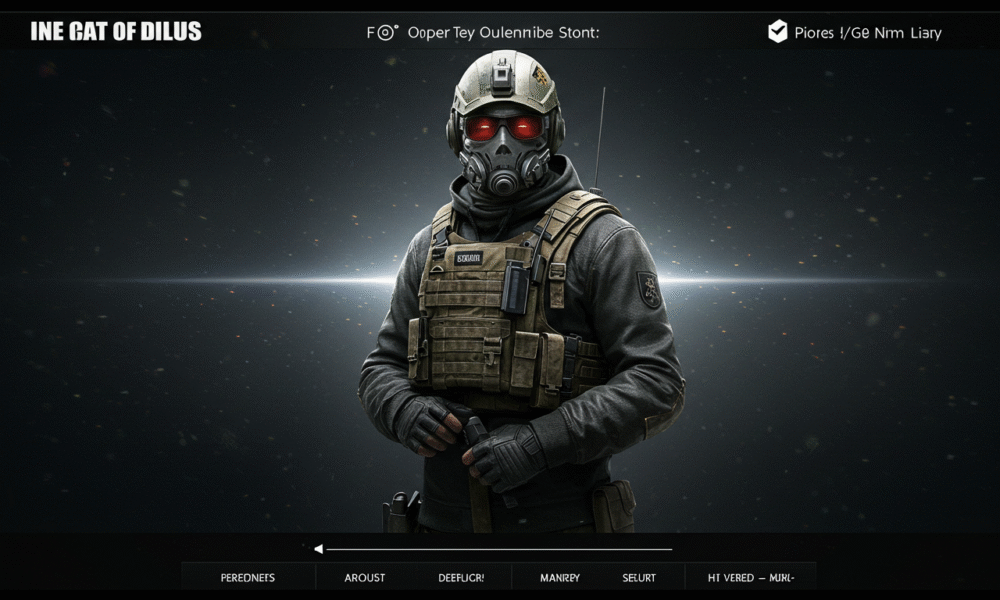The height and width of the screenshot is (600, 1000).
Task: Open the Piores I/Ge Nrm Liary option
Action: click(867, 33)
